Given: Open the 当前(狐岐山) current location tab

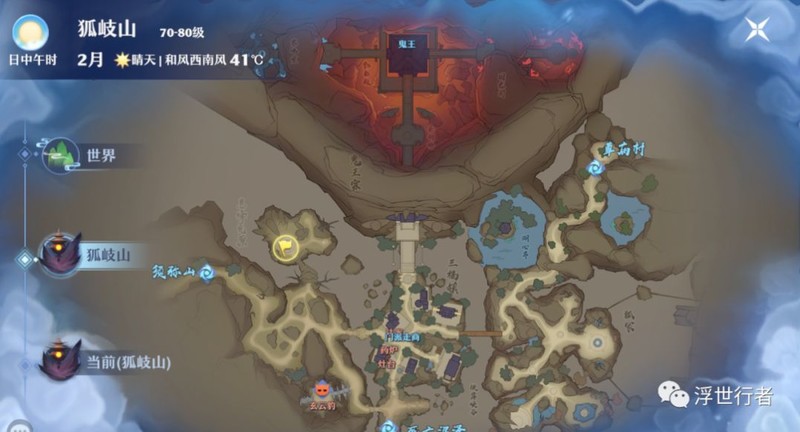Looking at the screenshot, I should (x=60, y=360).
